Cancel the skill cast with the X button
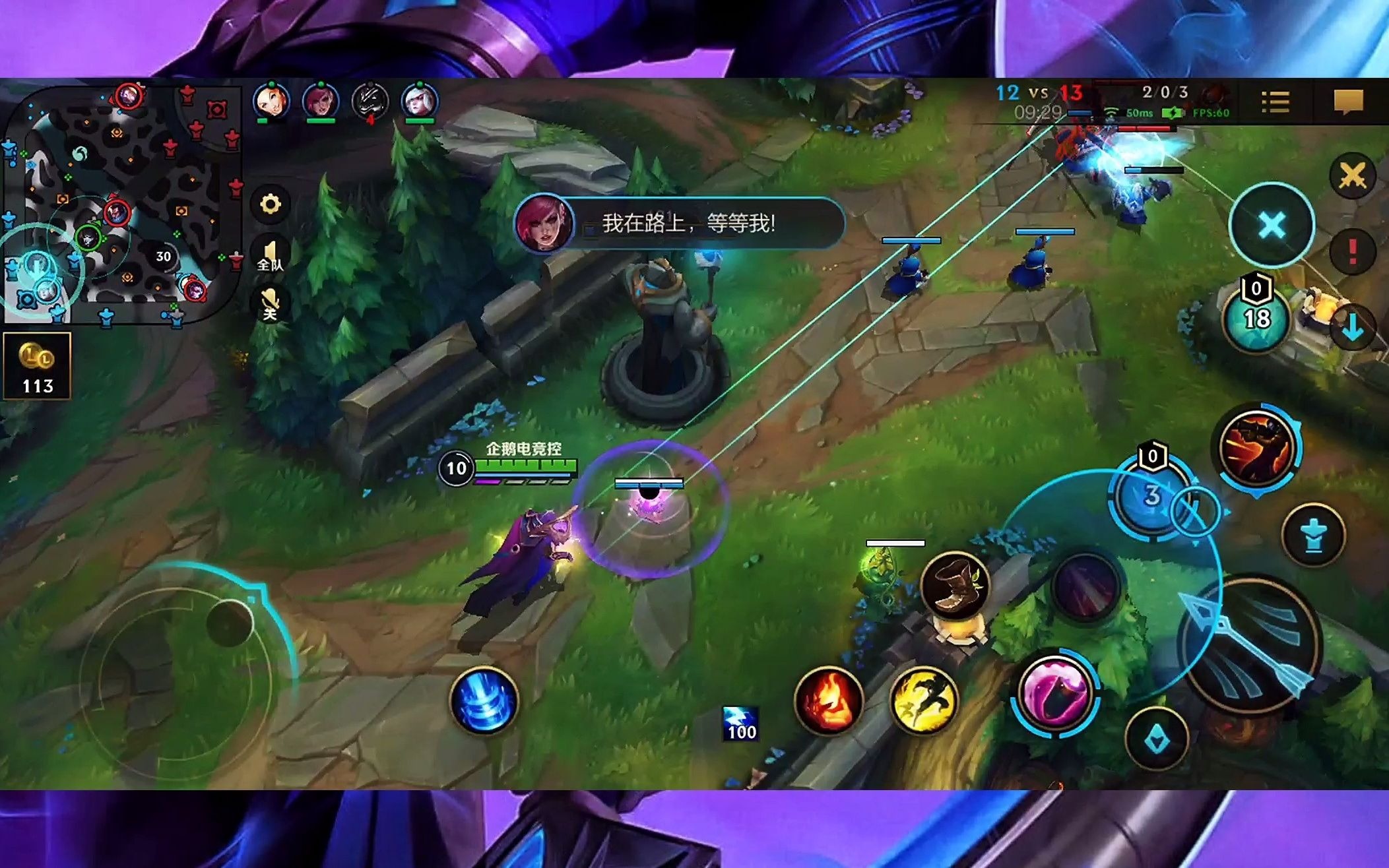This screenshot has width=1389, height=868. [1272, 226]
